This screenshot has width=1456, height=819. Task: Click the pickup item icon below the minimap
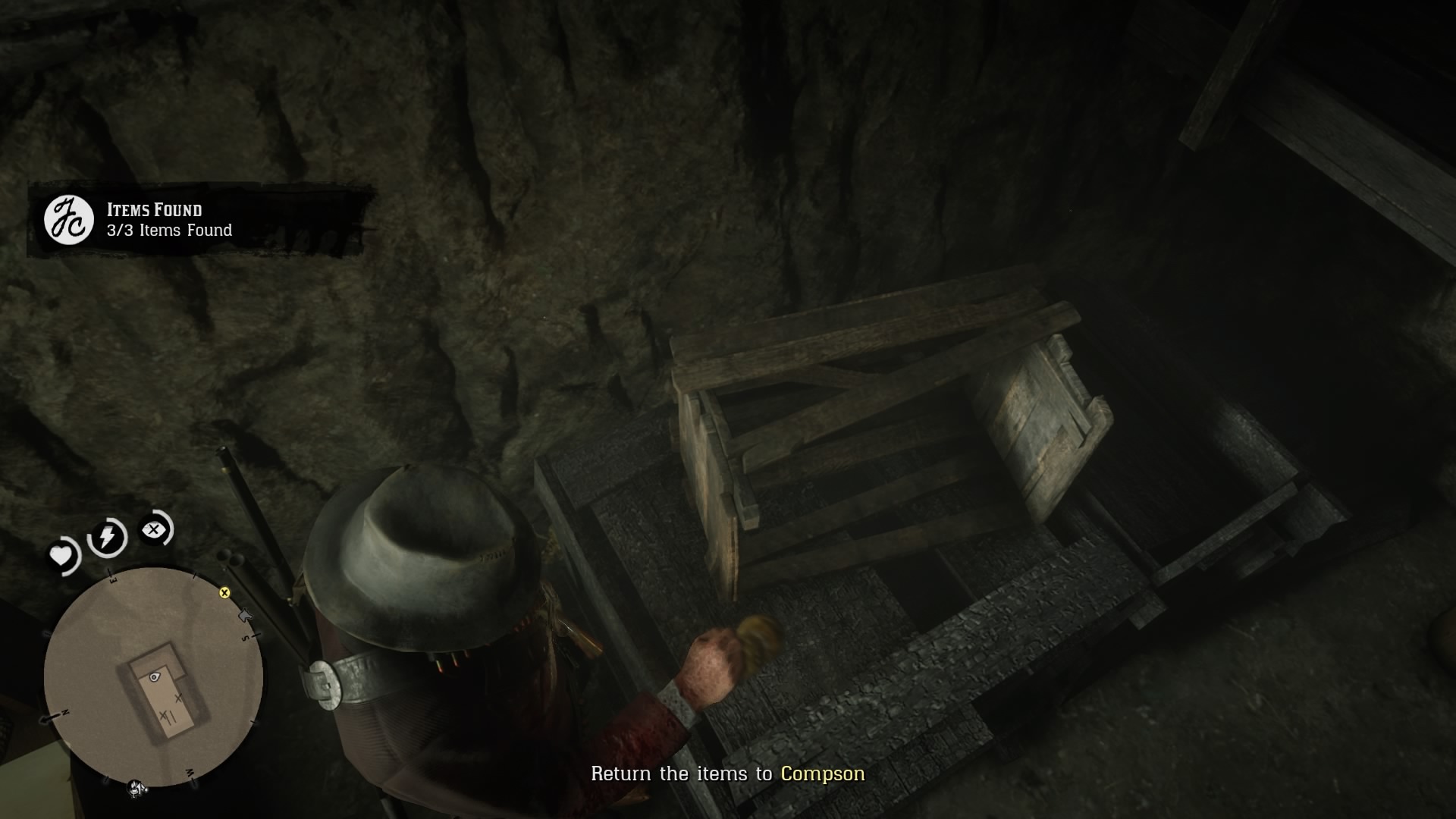(134, 787)
